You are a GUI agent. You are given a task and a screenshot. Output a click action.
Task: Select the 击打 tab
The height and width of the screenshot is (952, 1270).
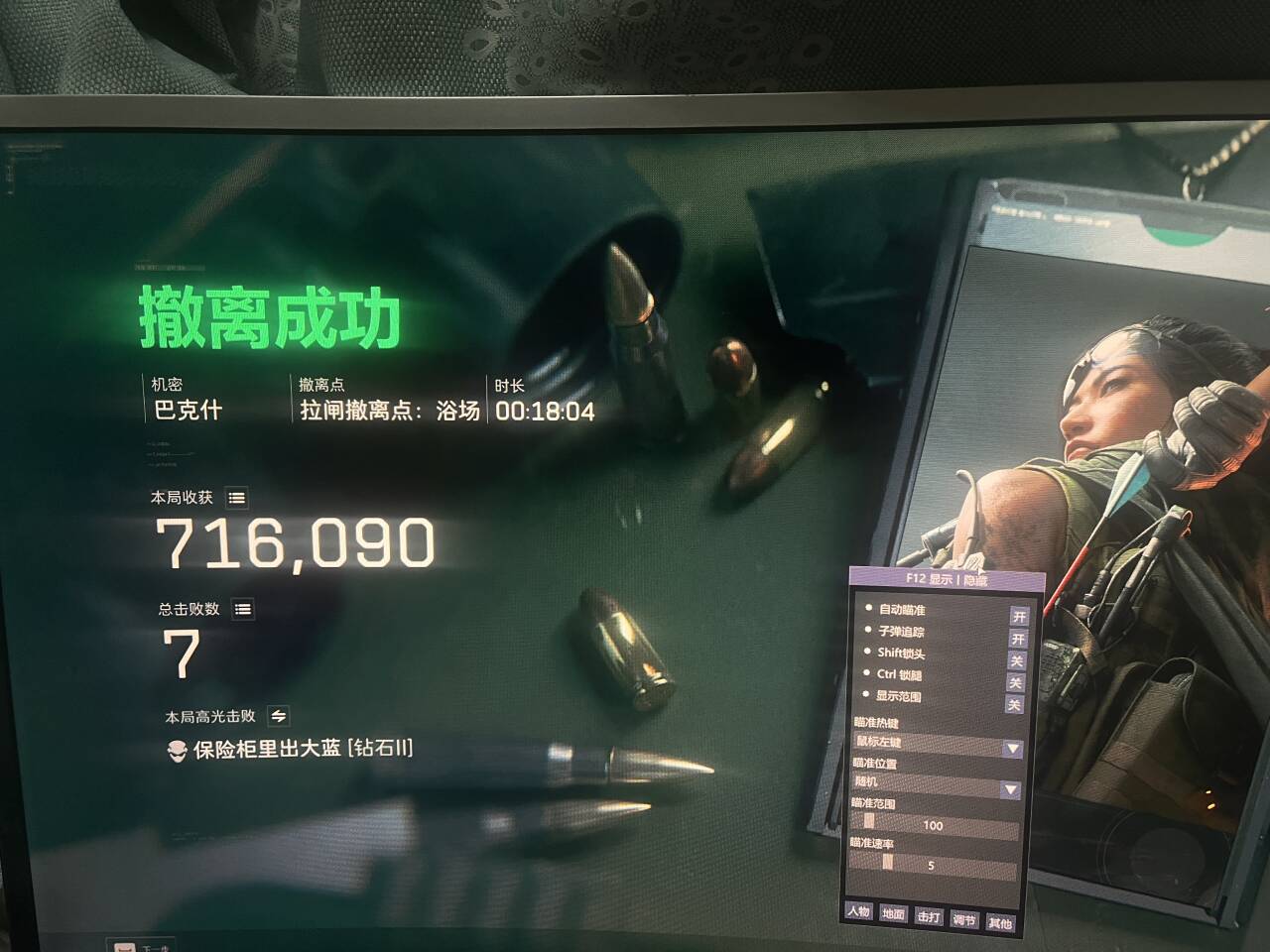(x=928, y=917)
